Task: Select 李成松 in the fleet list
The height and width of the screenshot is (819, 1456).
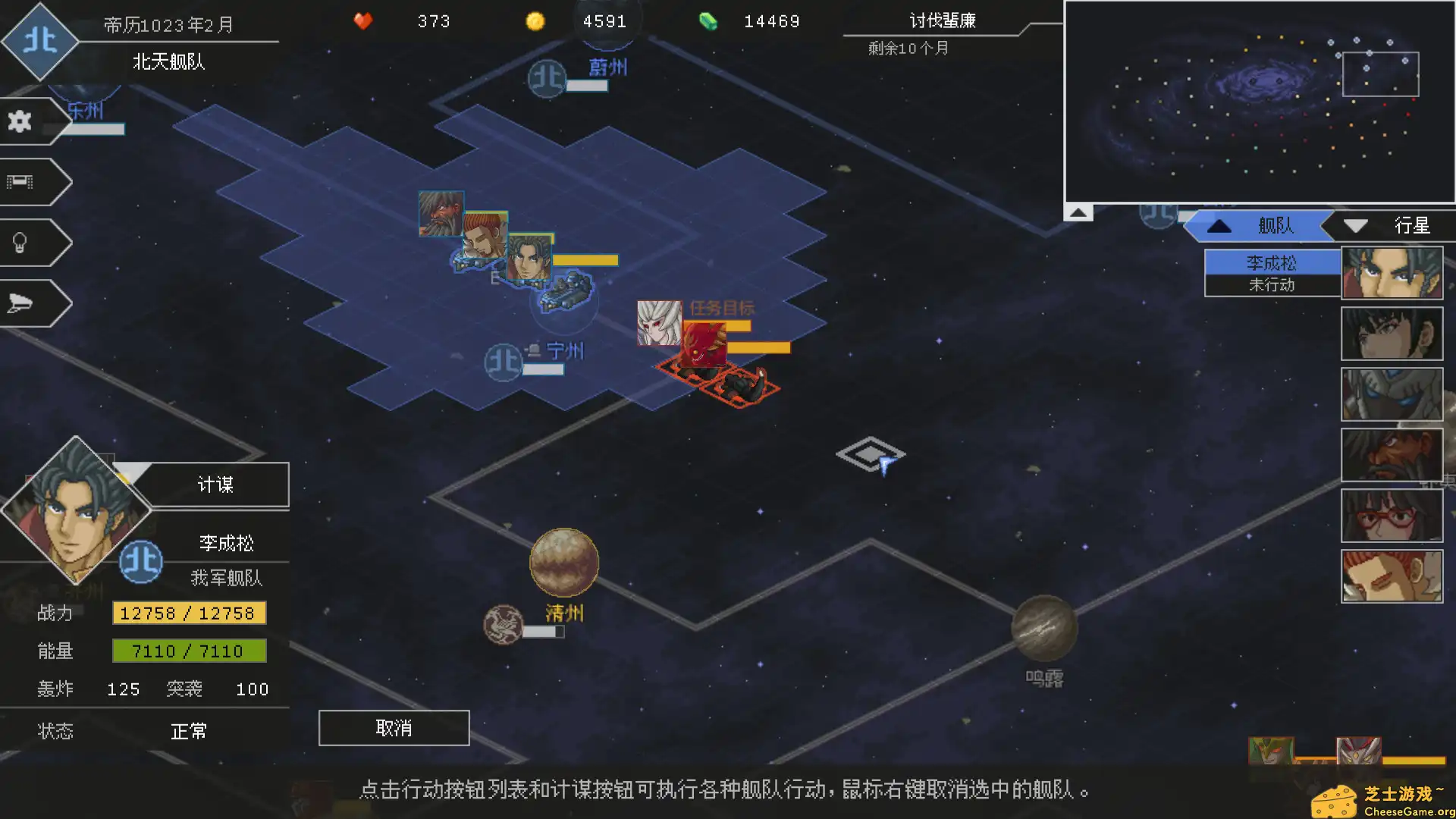Action: (x=1272, y=261)
